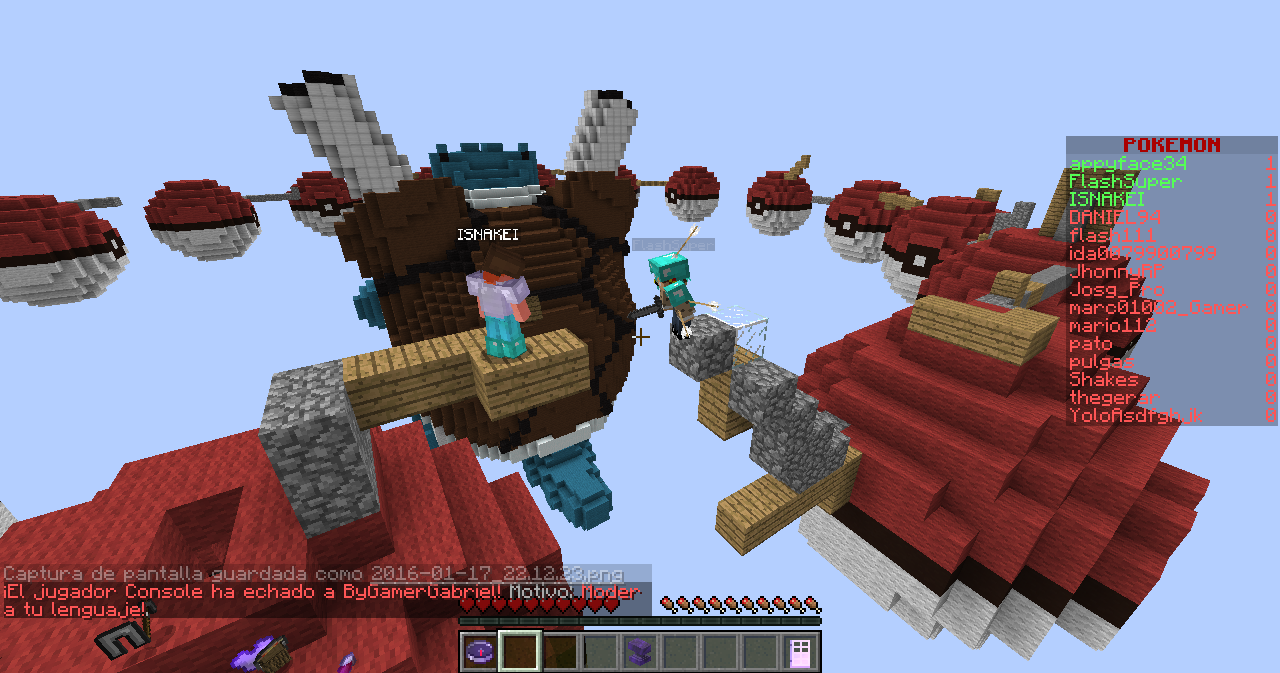
Task: Click YoloAsdfghjk at the scoreboard bottom
Action: [1135, 416]
